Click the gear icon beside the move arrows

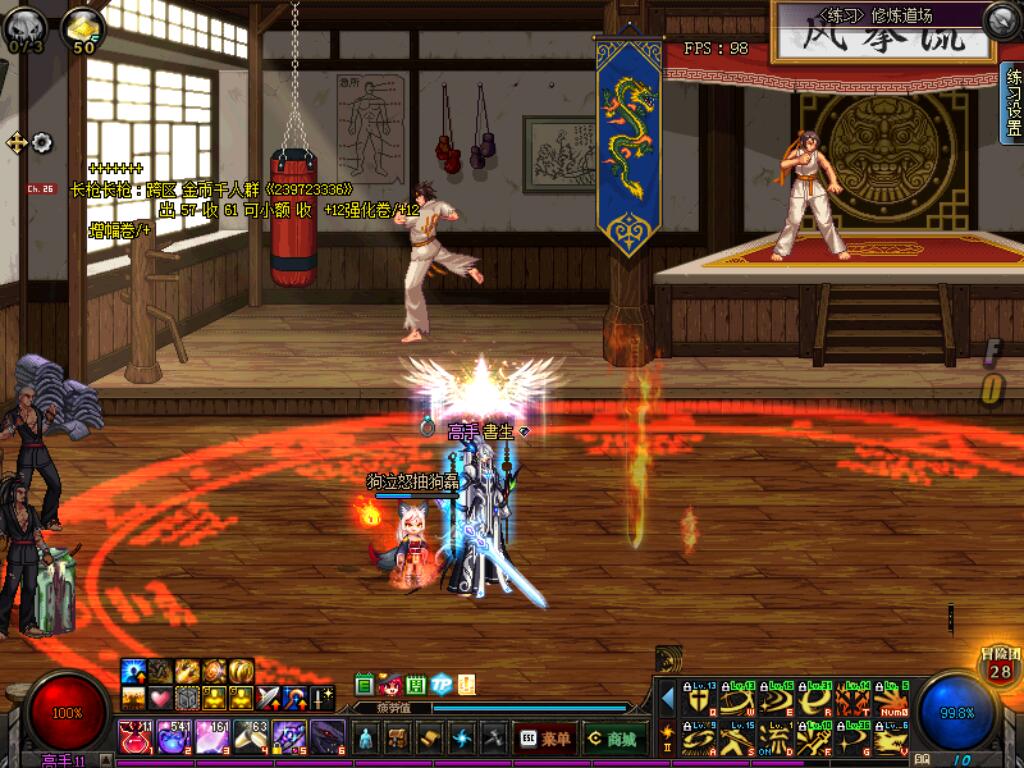pos(42,143)
